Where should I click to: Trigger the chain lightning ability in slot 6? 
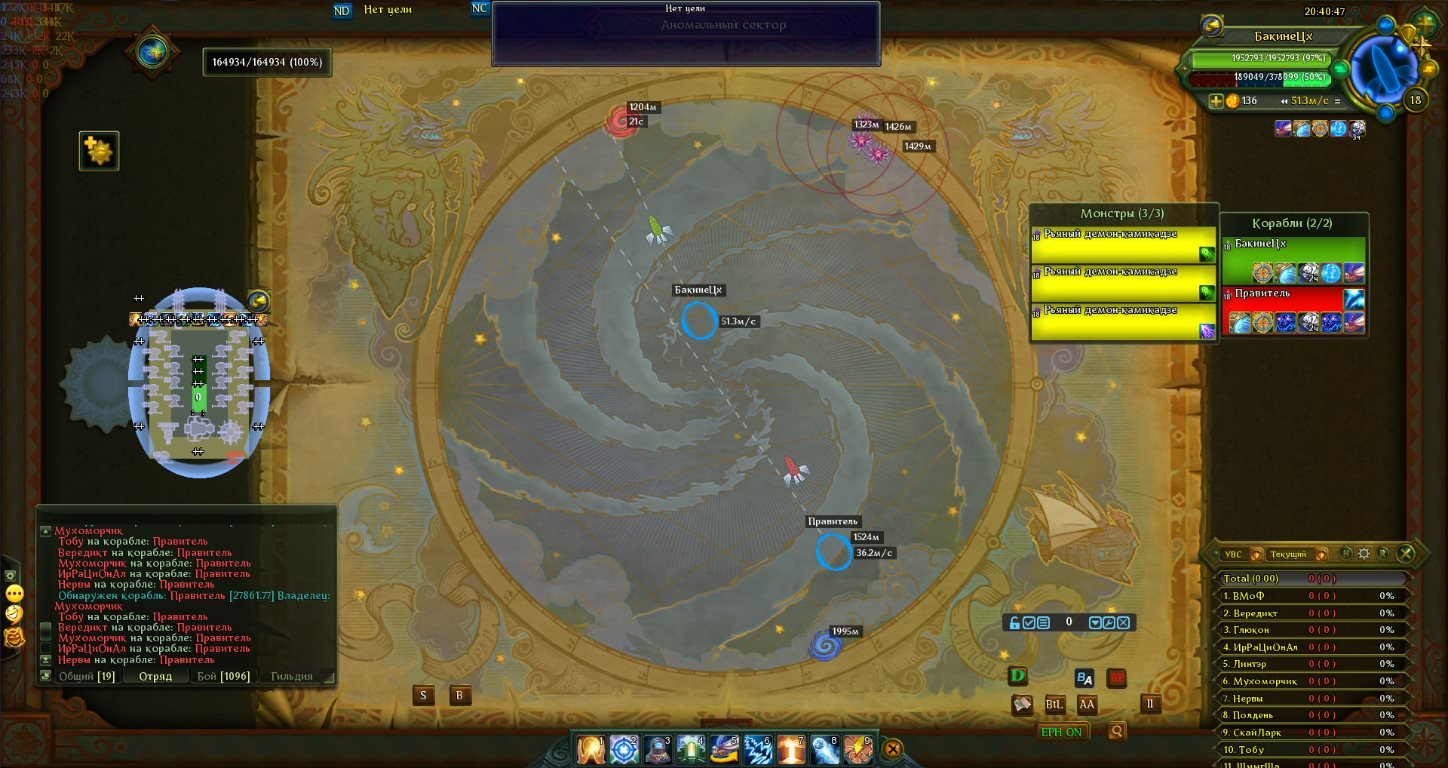pyautogui.click(x=758, y=749)
